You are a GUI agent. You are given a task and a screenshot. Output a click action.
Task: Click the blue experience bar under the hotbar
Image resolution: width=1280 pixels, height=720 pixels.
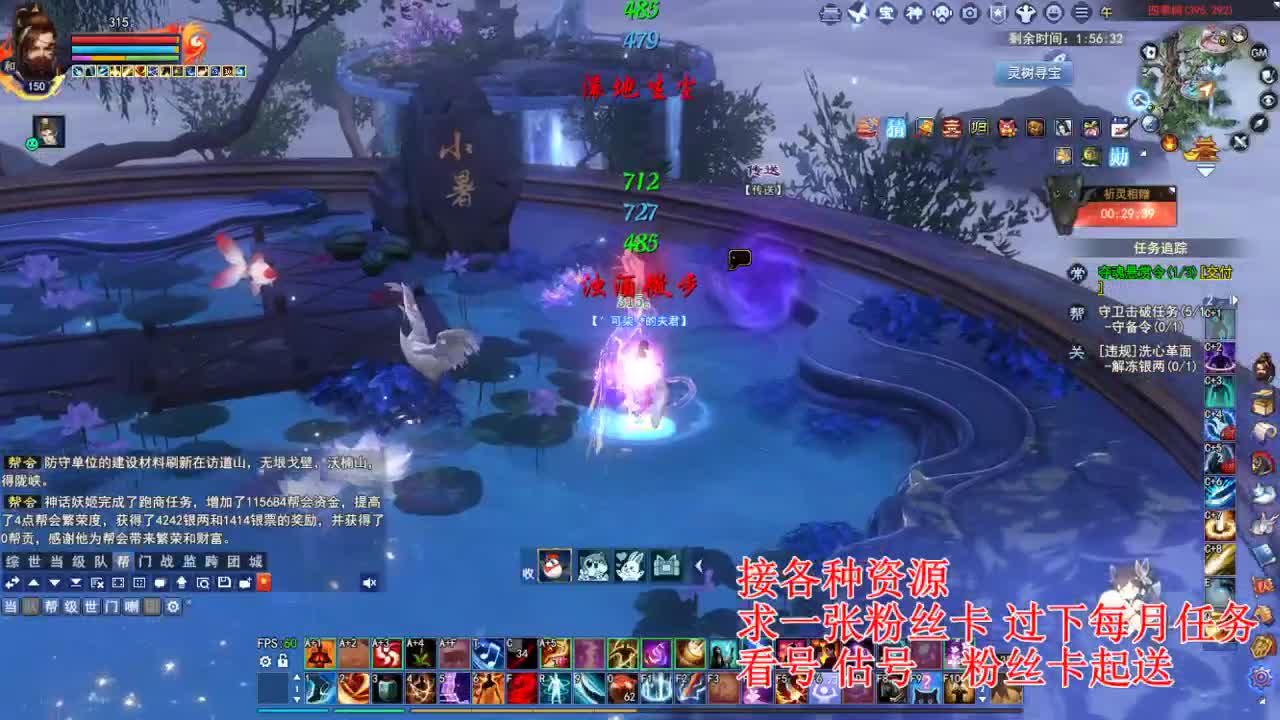[290, 710]
